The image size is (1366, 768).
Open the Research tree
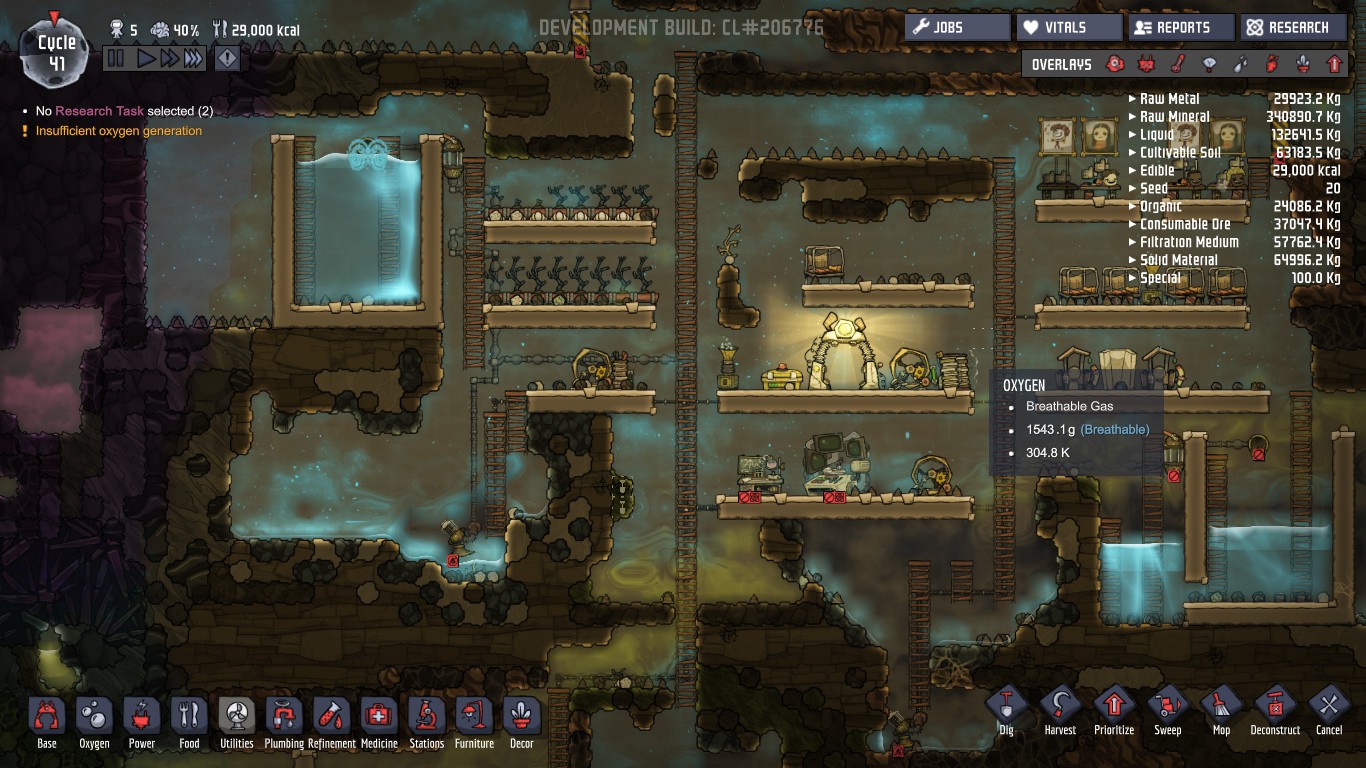coord(1292,27)
